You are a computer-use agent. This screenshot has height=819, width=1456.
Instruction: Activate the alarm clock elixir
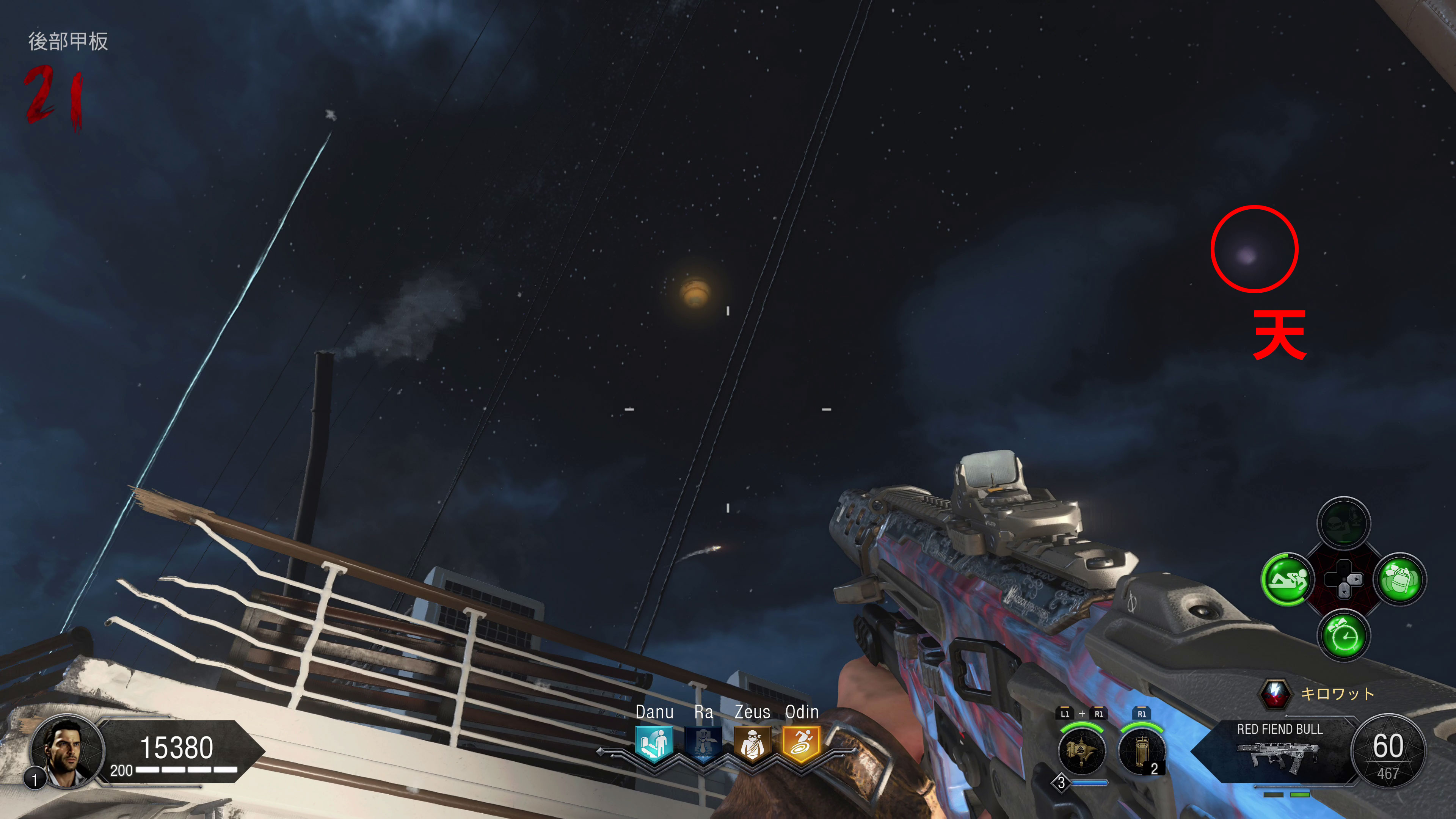[1343, 636]
